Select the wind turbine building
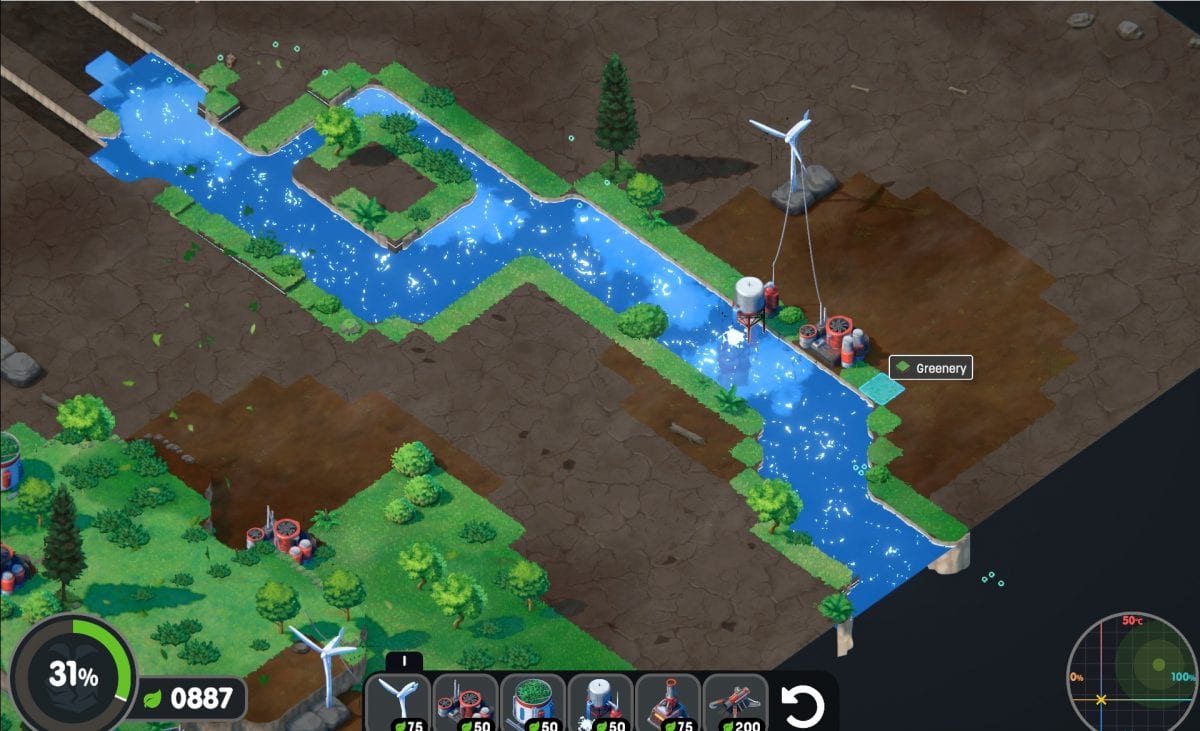1200x731 pixels. (x=398, y=702)
